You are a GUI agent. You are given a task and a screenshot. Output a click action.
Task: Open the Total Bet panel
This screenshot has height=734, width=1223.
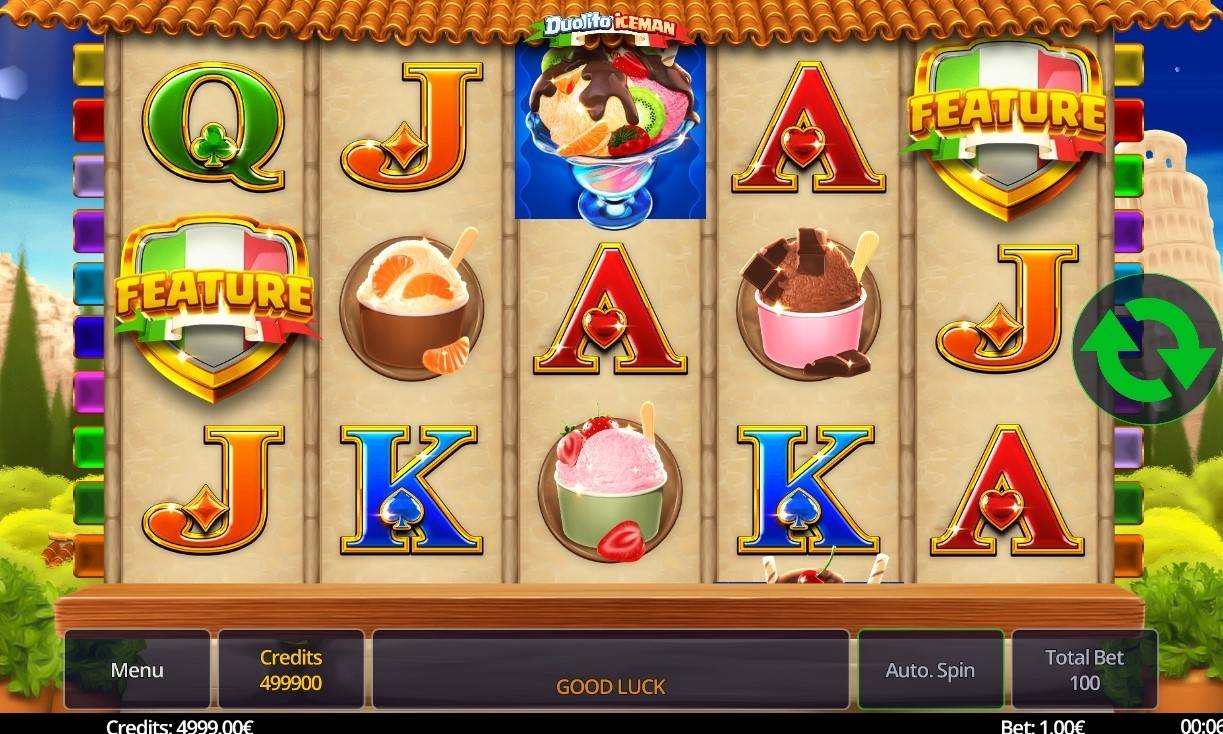click(x=1084, y=670)
